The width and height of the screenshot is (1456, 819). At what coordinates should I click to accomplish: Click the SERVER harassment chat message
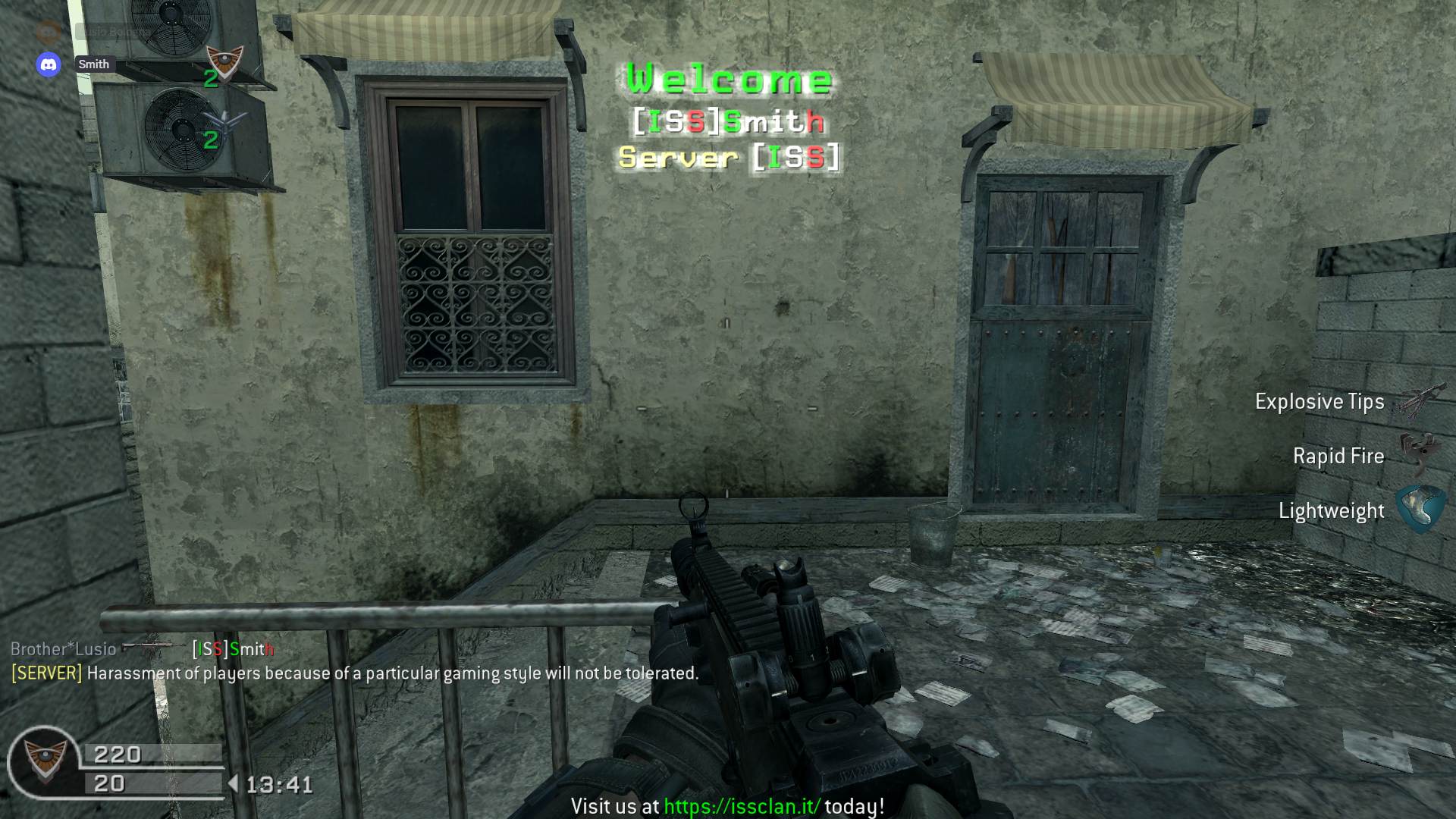(x=354, y=673)
